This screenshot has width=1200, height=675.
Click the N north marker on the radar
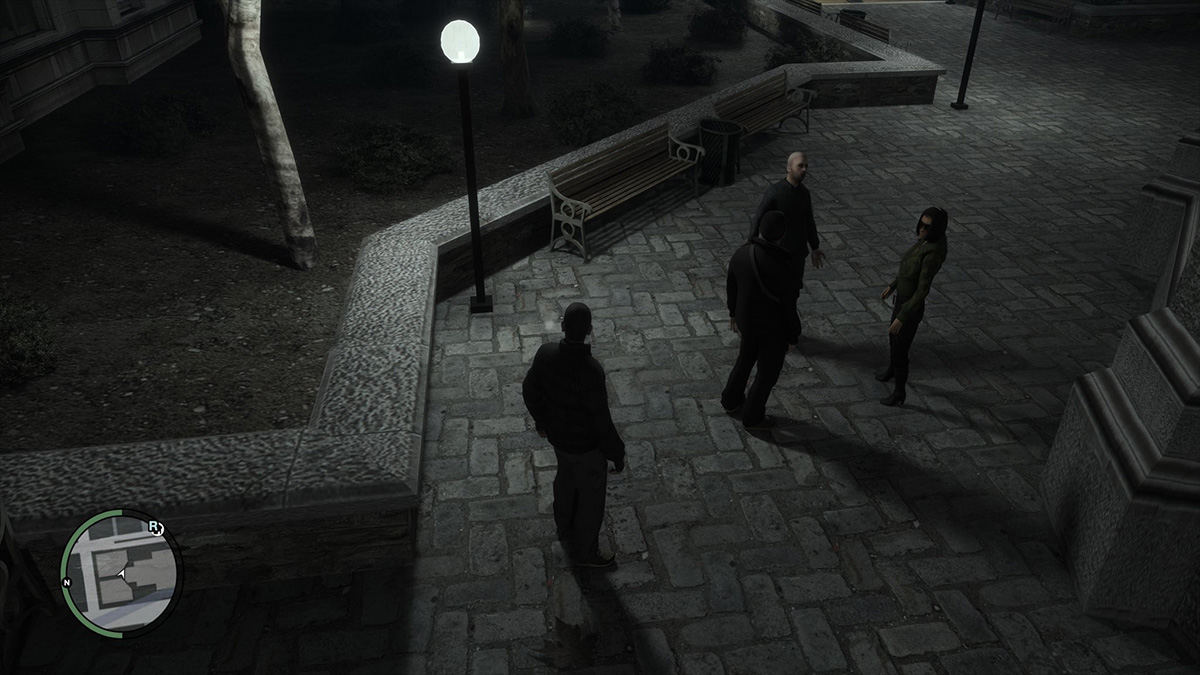point(66,581)
